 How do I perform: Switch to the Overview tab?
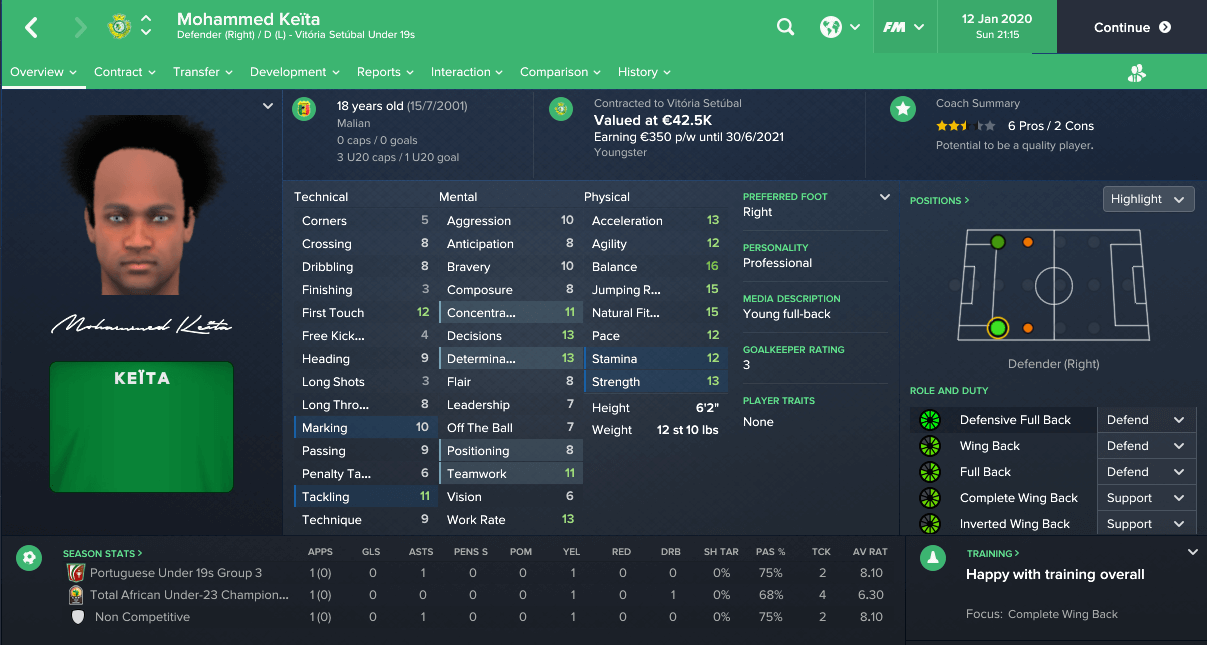(44, 72)
